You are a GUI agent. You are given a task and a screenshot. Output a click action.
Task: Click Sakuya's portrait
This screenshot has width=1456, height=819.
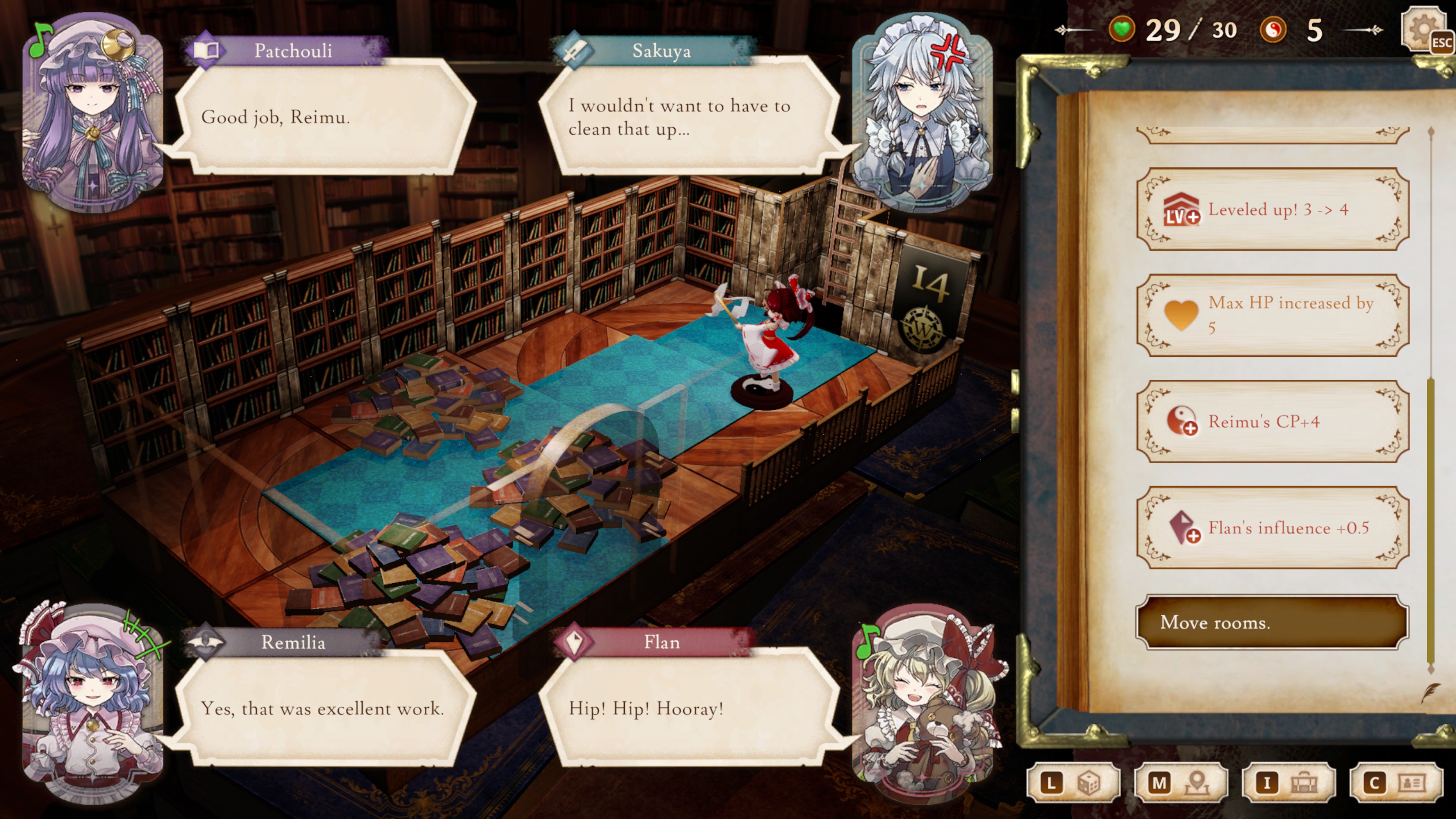tap(922, 113)
